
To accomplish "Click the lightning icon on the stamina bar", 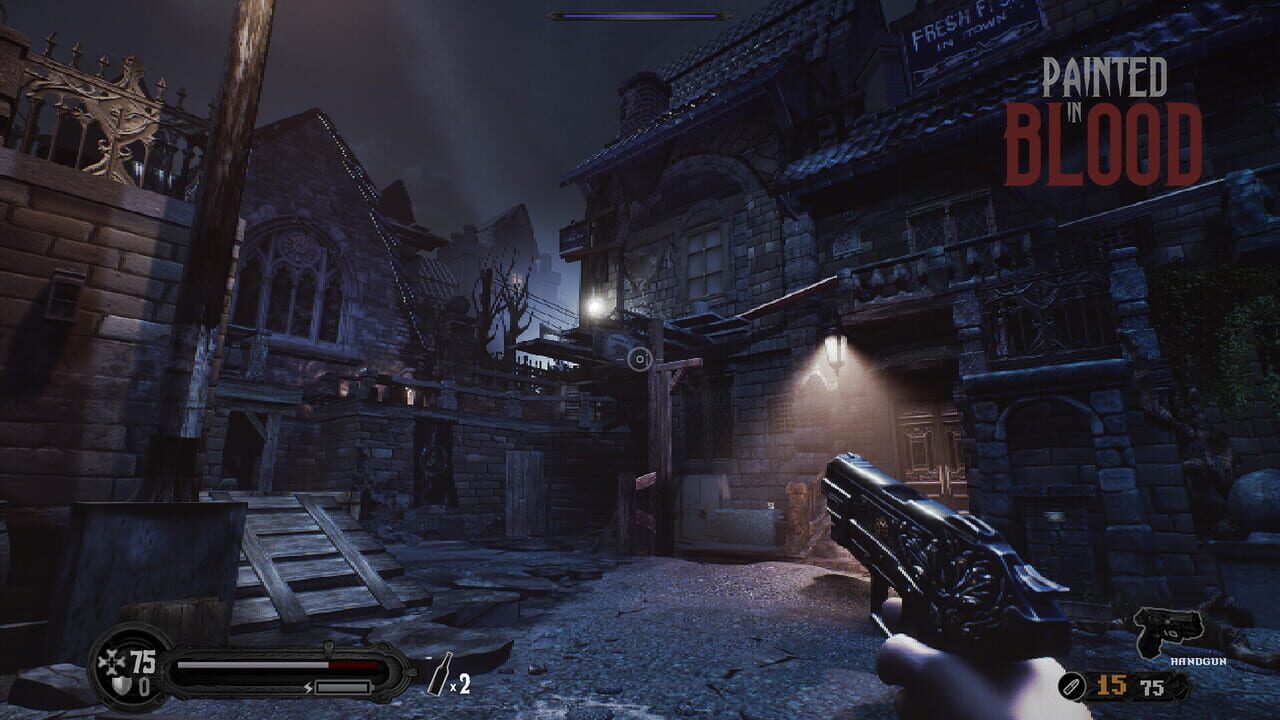I will tap(308, 687).
